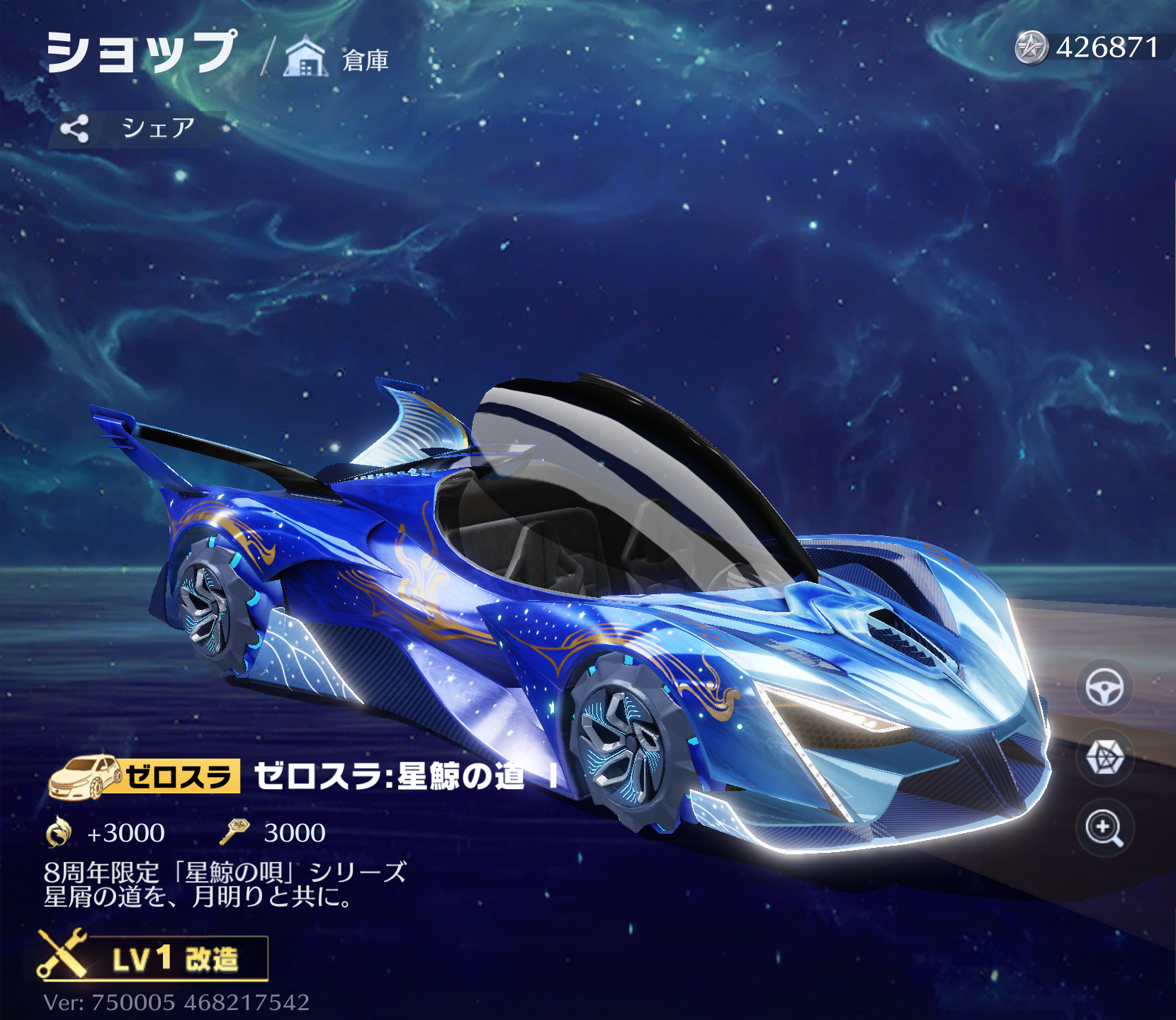Open the 倉庫 garage tab
Image resolution: width=1176 pixels, height=1020 pixels.
(x=338, y=58)
